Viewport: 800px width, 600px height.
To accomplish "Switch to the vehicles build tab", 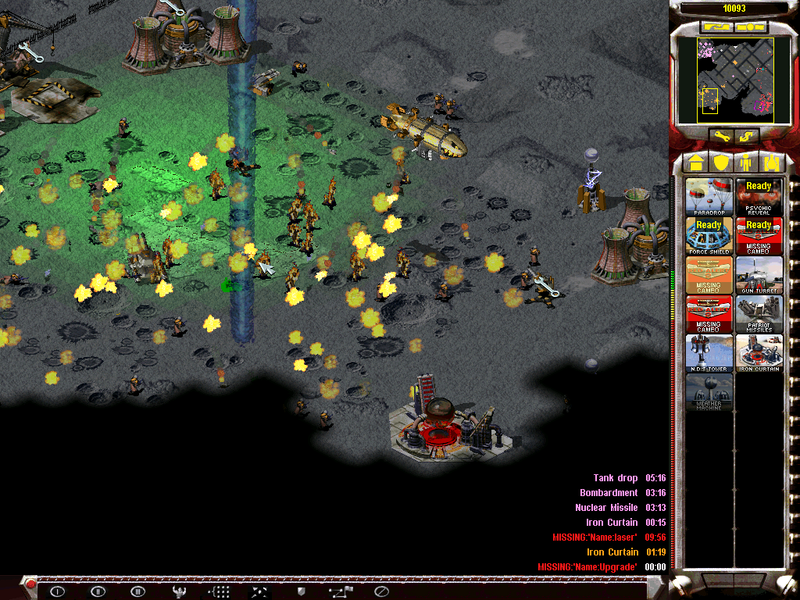I will click(772, 162).
